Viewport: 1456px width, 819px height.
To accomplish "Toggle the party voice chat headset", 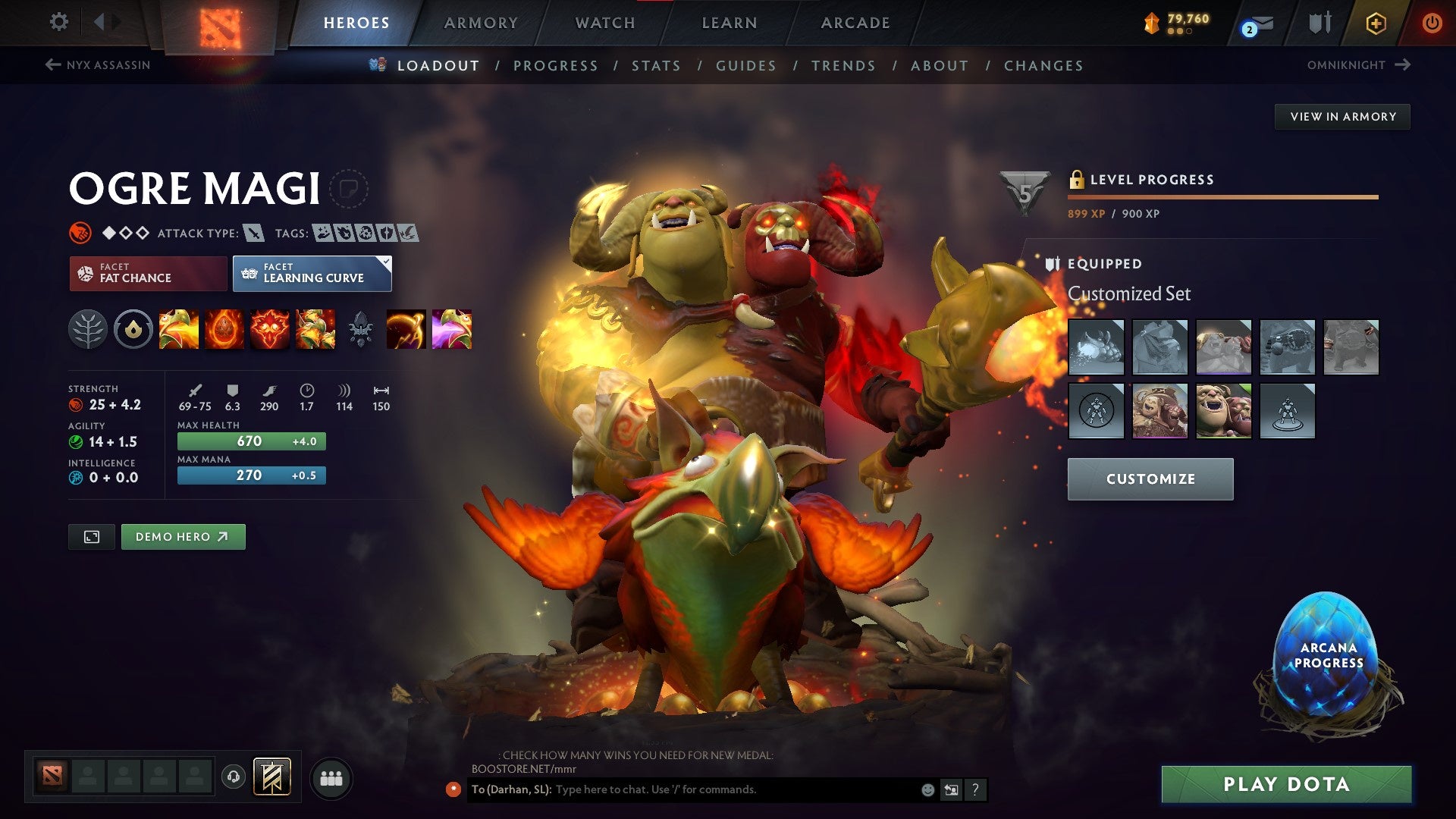I will pos(234,777).
